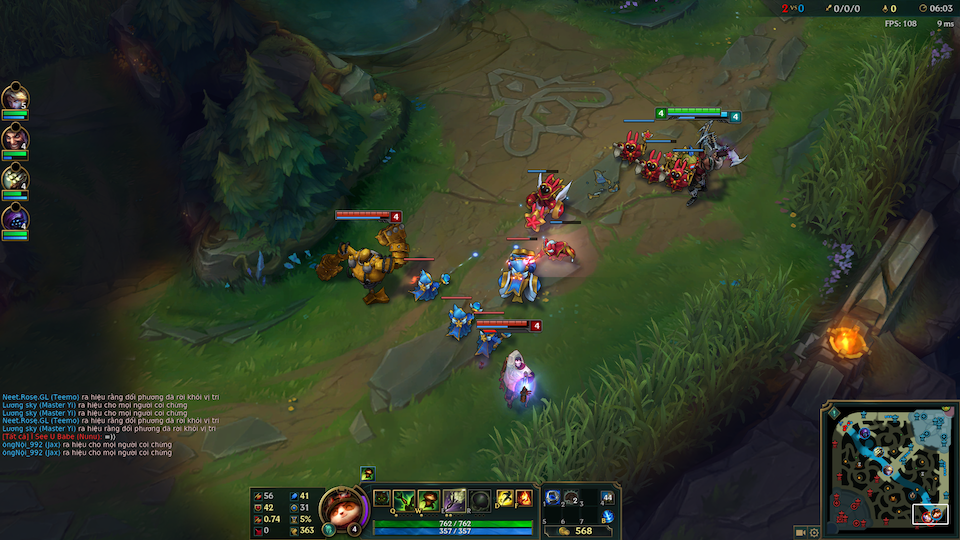The height and width of the screenshot is (540, 960).
Task: Click Teemo's champion portrait
Action: 340,506
